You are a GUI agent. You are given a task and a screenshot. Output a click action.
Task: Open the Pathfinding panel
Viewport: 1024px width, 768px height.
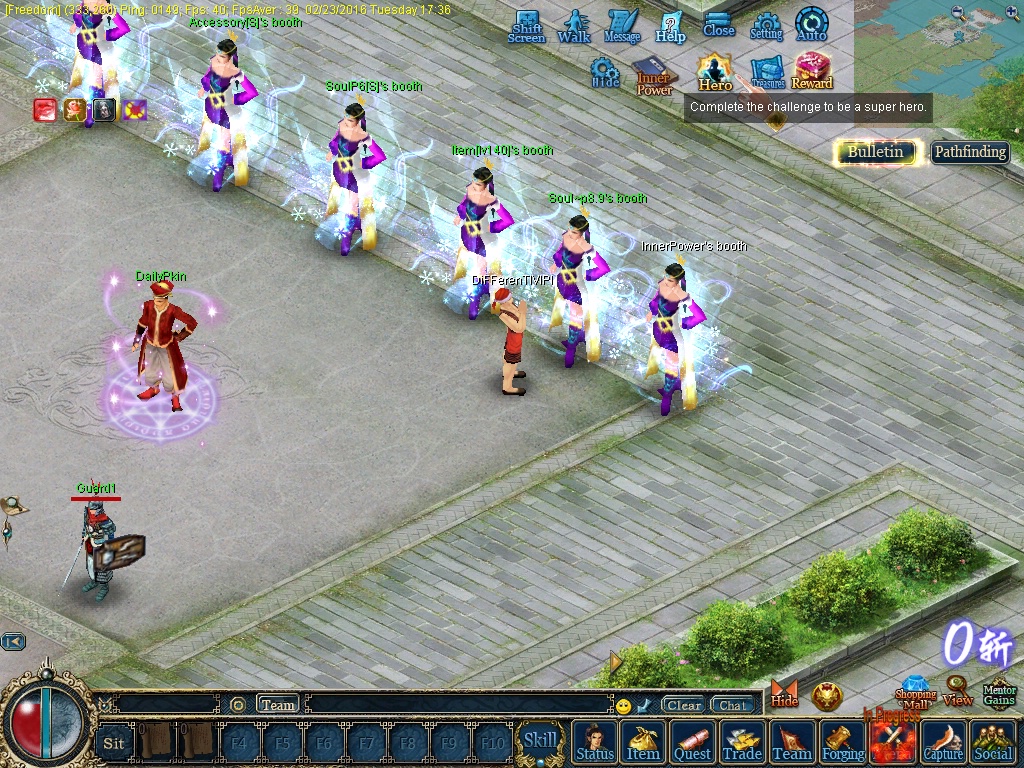(969, 152)
